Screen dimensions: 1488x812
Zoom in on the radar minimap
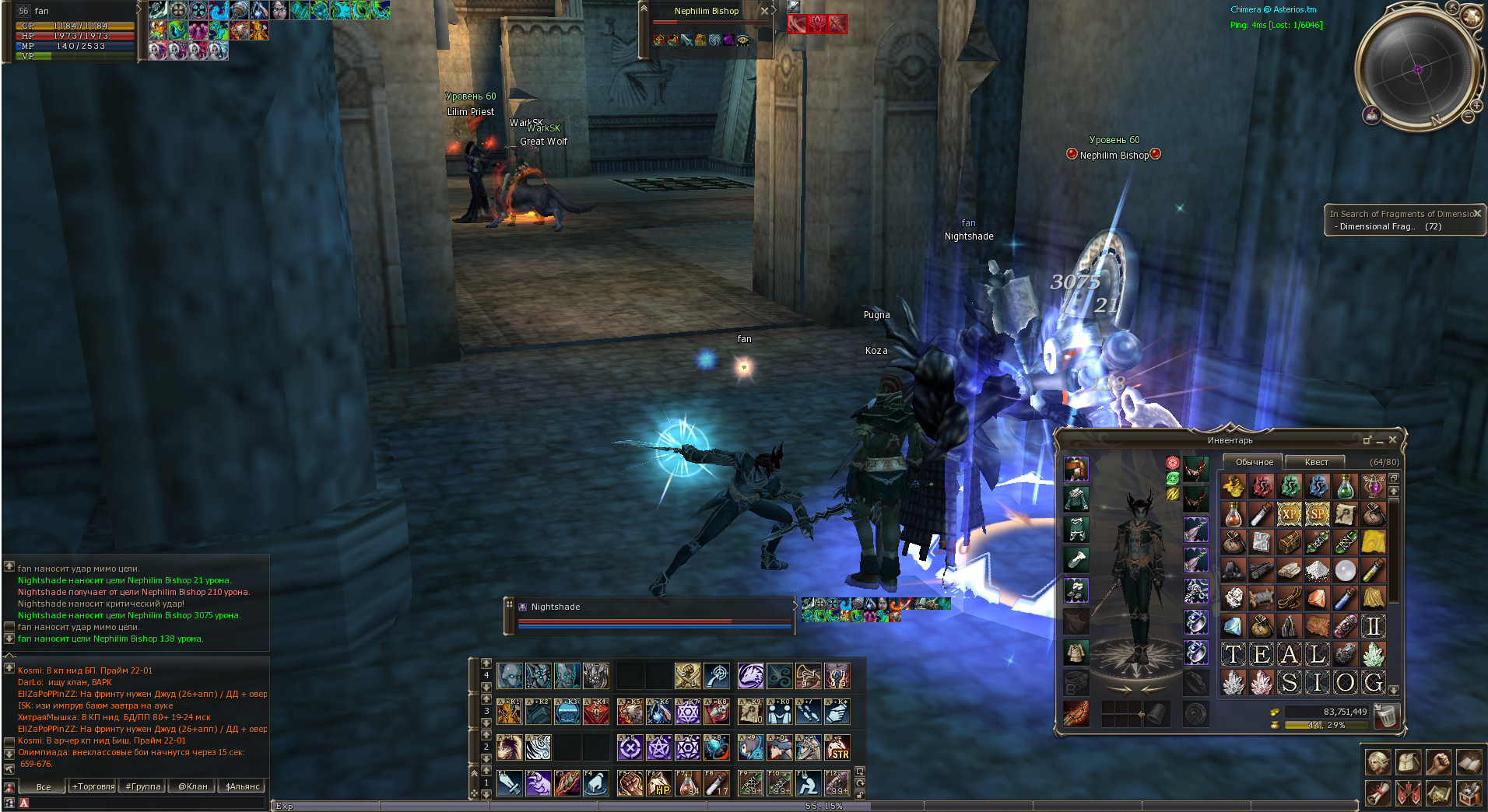point(1476,105)
